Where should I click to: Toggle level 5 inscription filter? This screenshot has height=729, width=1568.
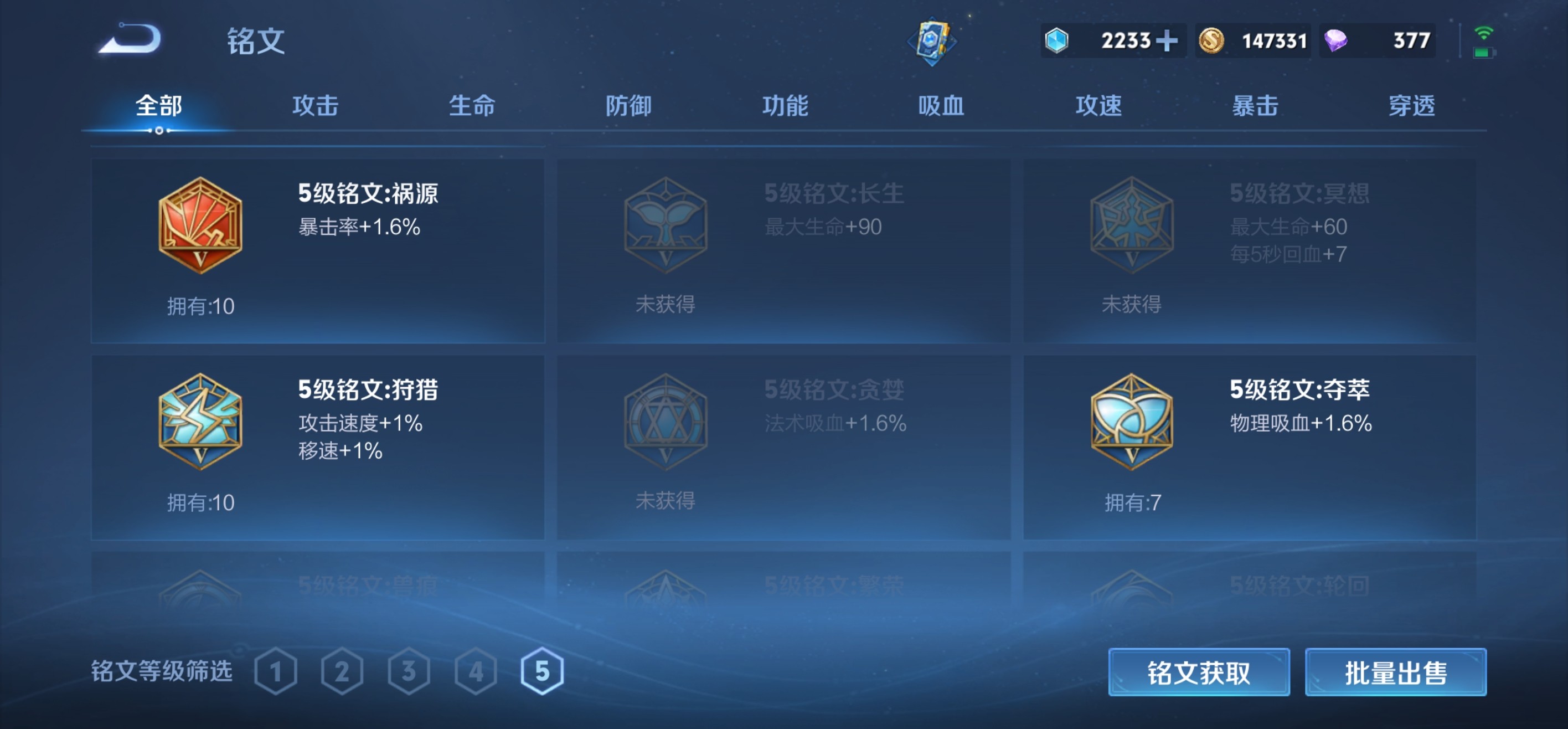pyautogui.click(x=540, y=672)
